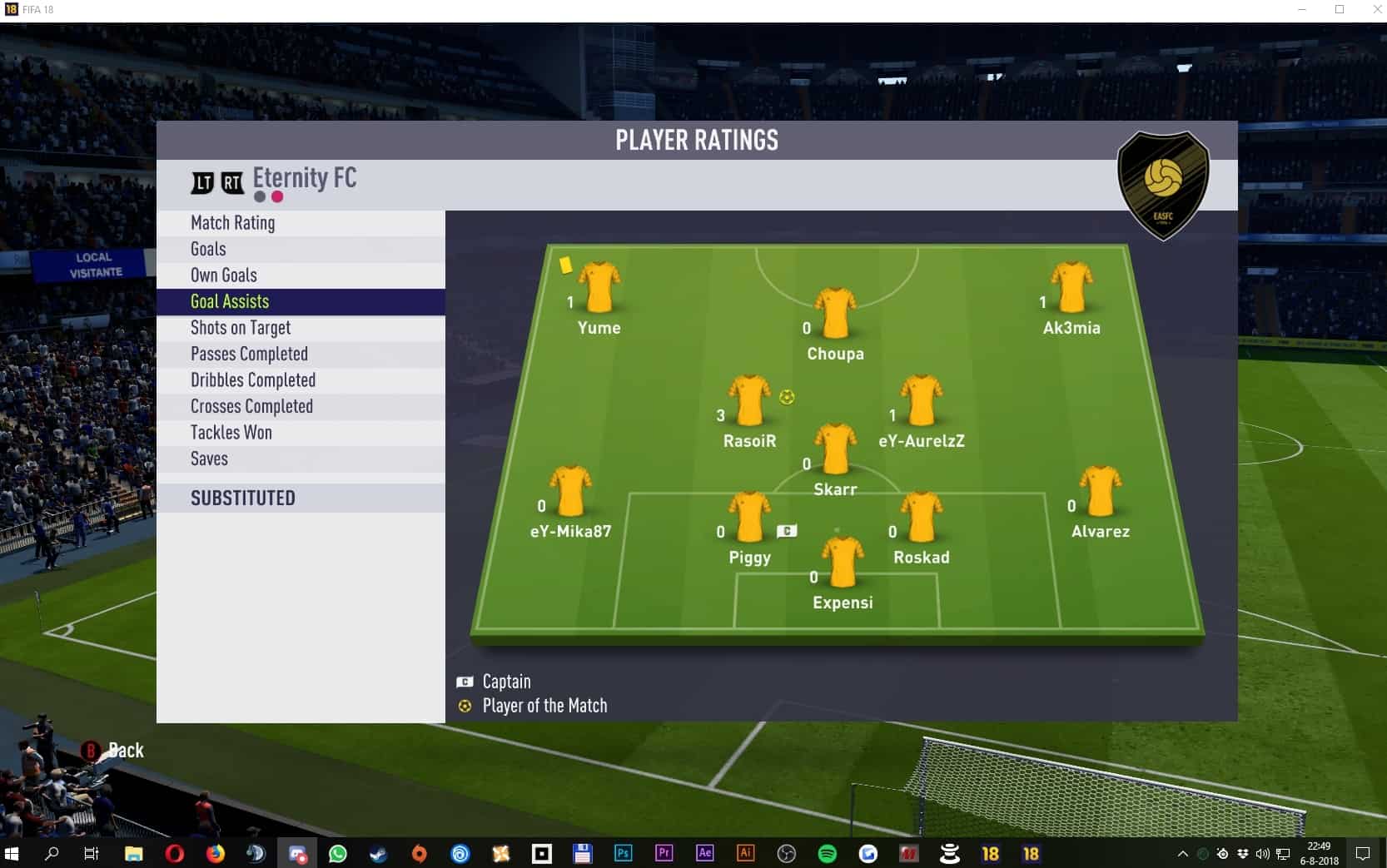Click Yume's shirt on the pitch
This screenshot has height=868, width=1387.
599,288
